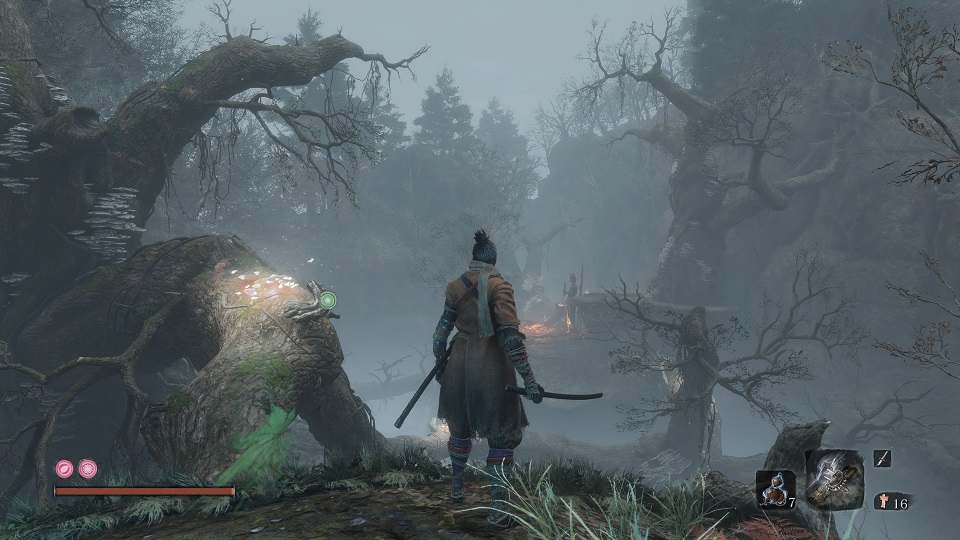
Task: Click the small blade combat art icon
Action: tap(882, 458)
